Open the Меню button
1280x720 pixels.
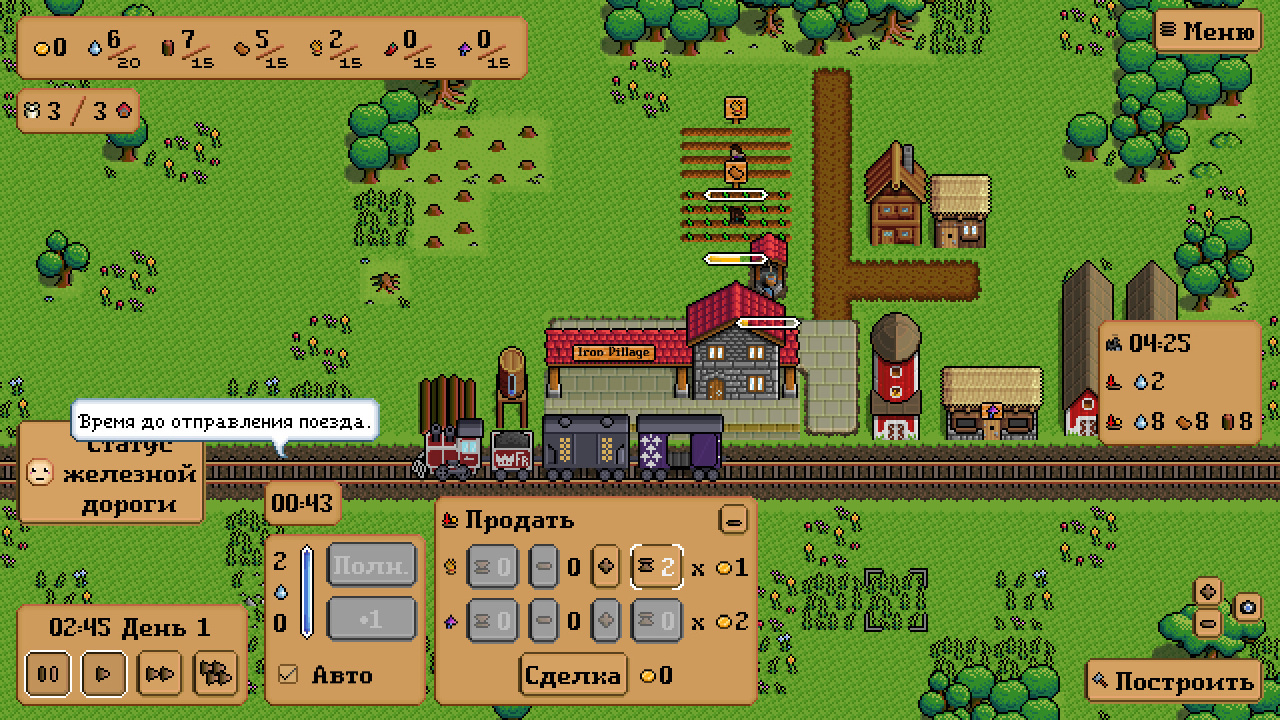[1207, 31]
